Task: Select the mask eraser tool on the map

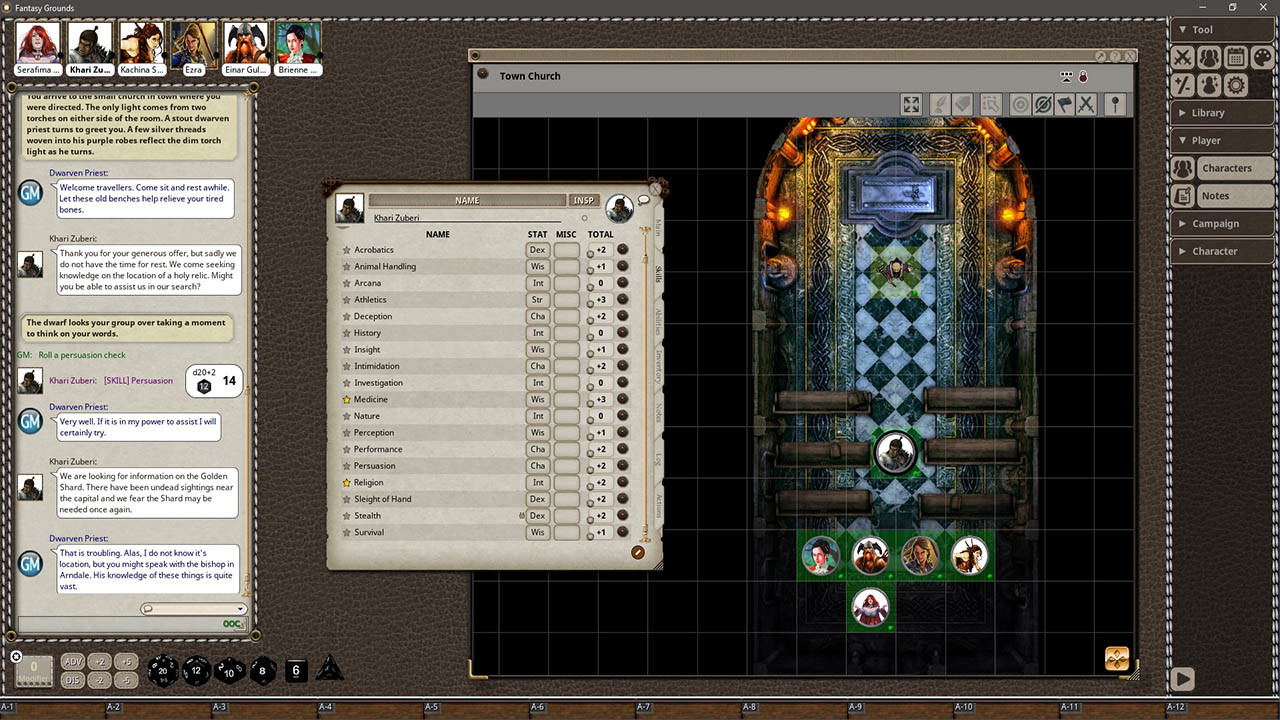Action: 962,103
